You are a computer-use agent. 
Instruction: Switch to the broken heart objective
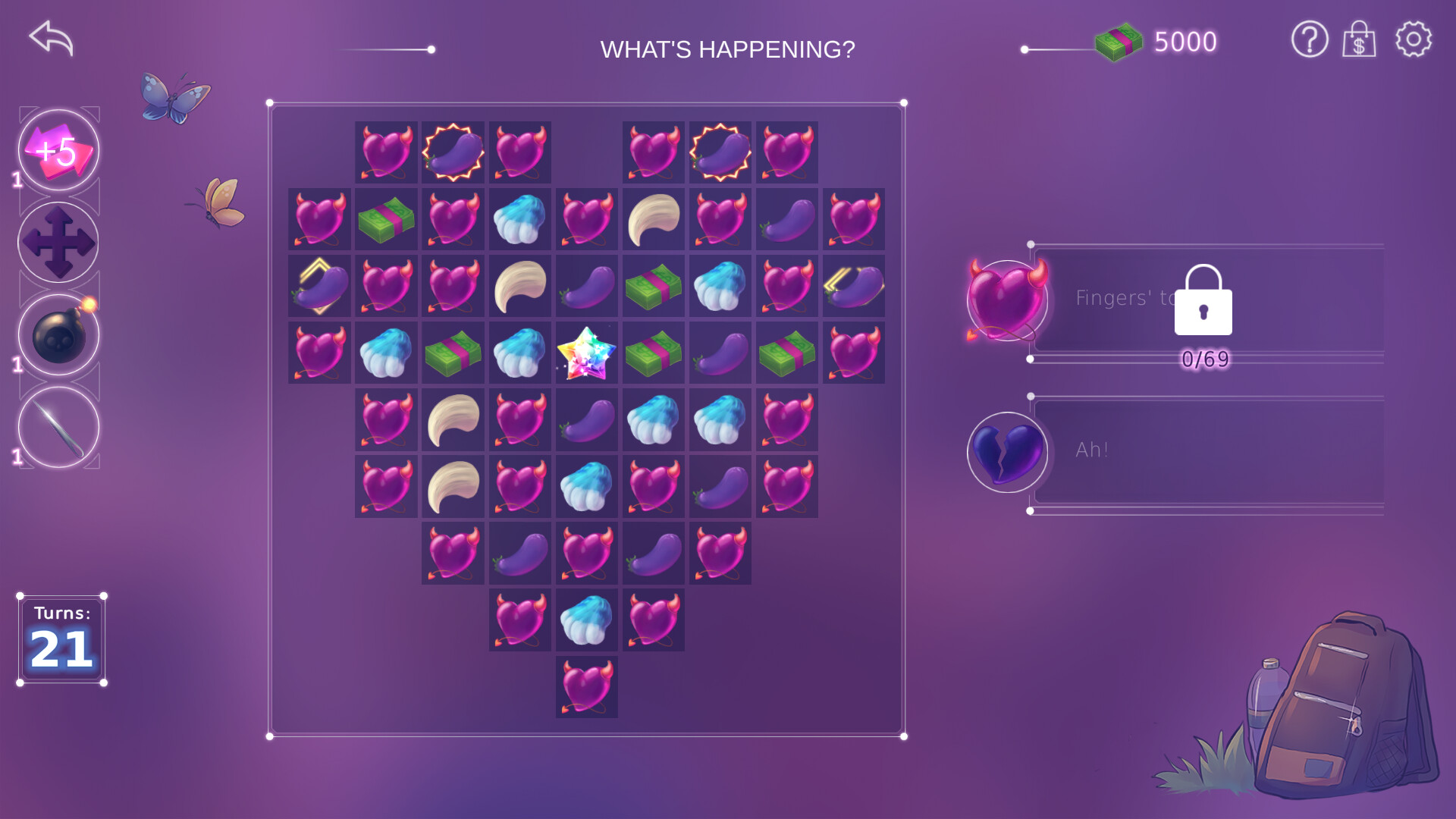tap(1006, 452)
